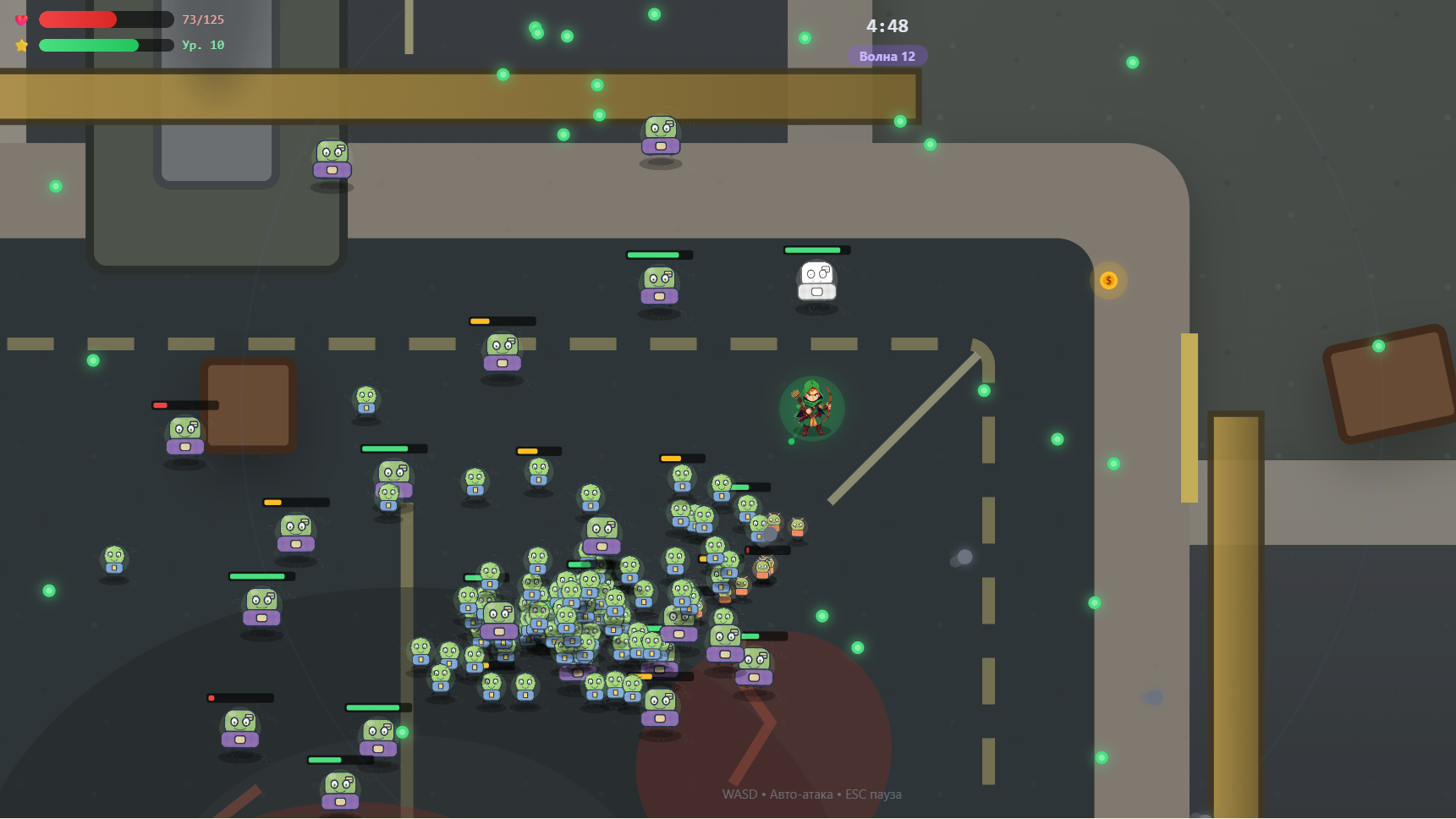Pick up the glowing dollar coin near the road corner
The image size is (1456, 819).
pyautogui.click(x=1109, y=281)
